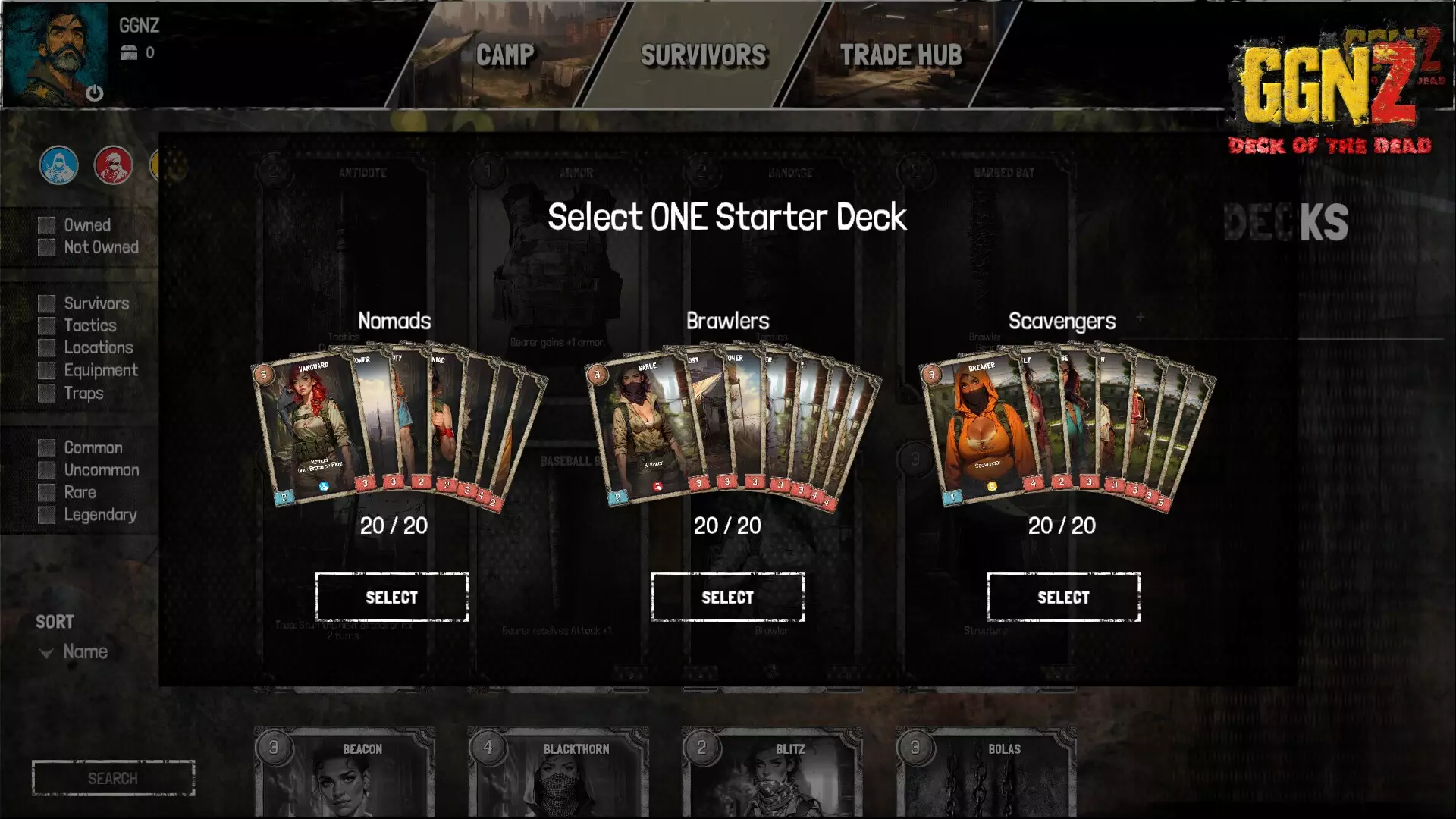Screen dimensions: 1456x819
Task: Toggle the Rare rarity filter
Action: (x=47, y=491)
